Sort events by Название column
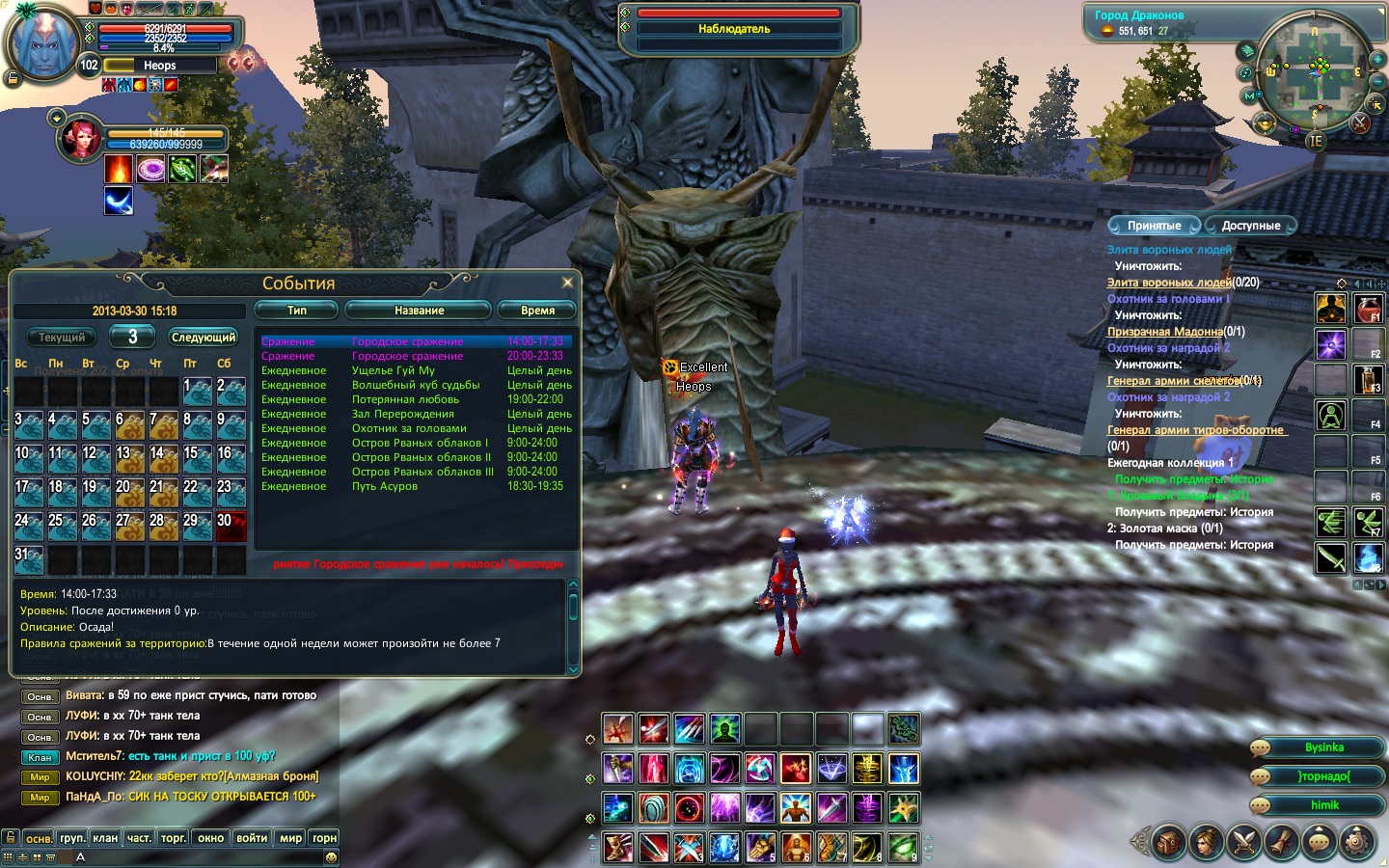The height and width of the screenshot is (868, 1389). pos(419,311)
